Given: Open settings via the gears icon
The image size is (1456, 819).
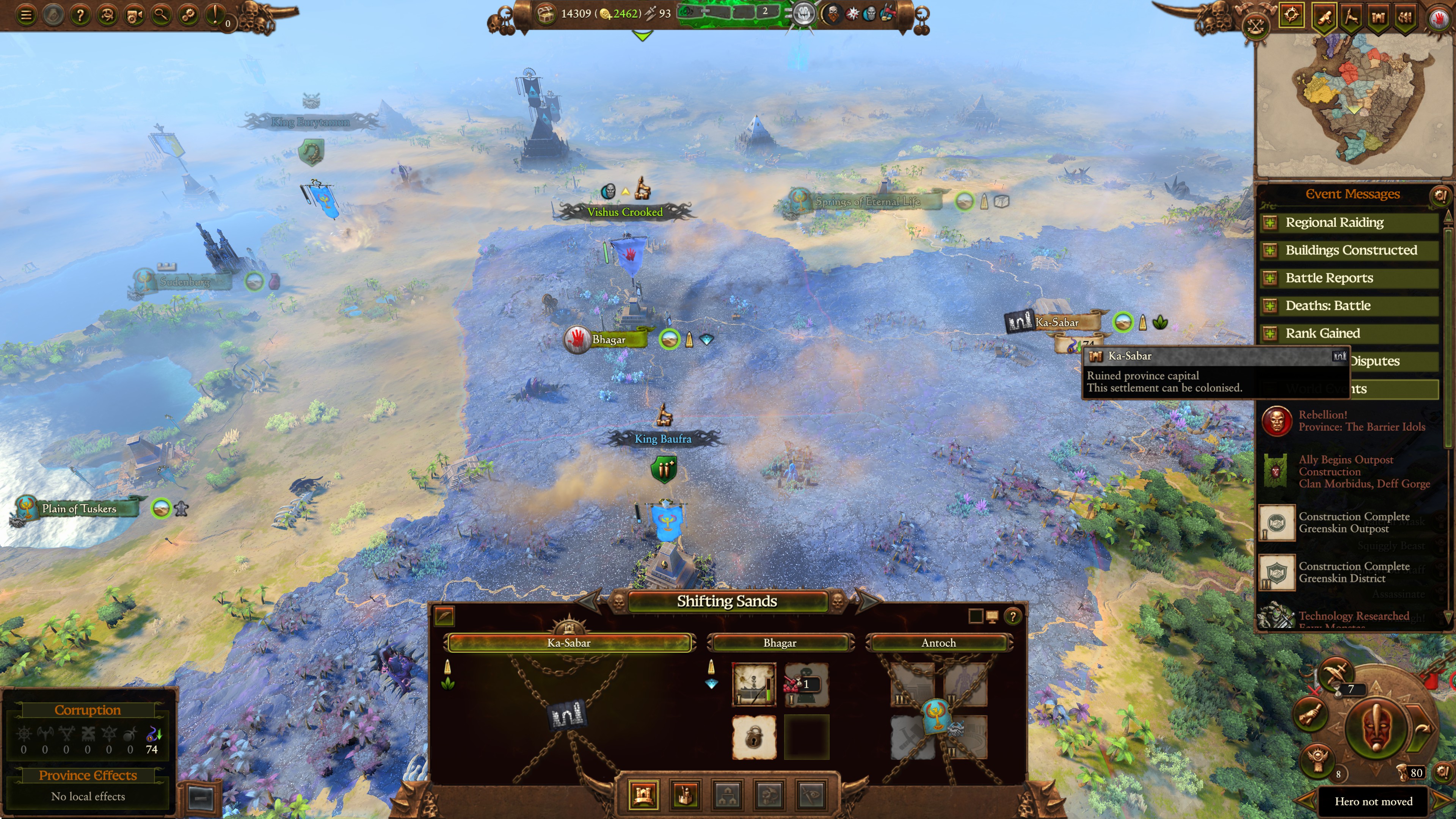Looking at the screenshot, I should tap(189, 15).
